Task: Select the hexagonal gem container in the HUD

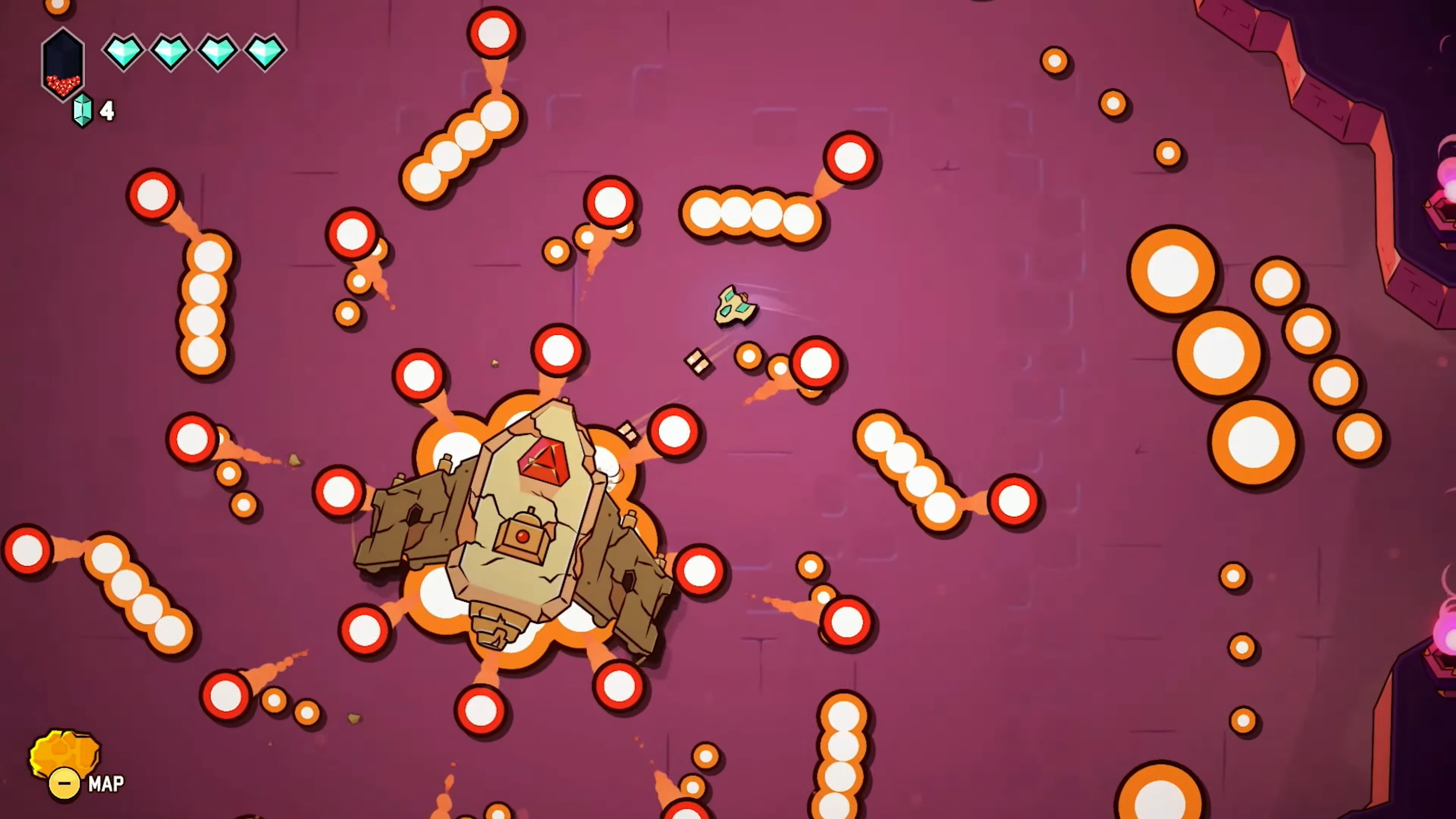Action: pyautogui.click(x=63, y=62)
